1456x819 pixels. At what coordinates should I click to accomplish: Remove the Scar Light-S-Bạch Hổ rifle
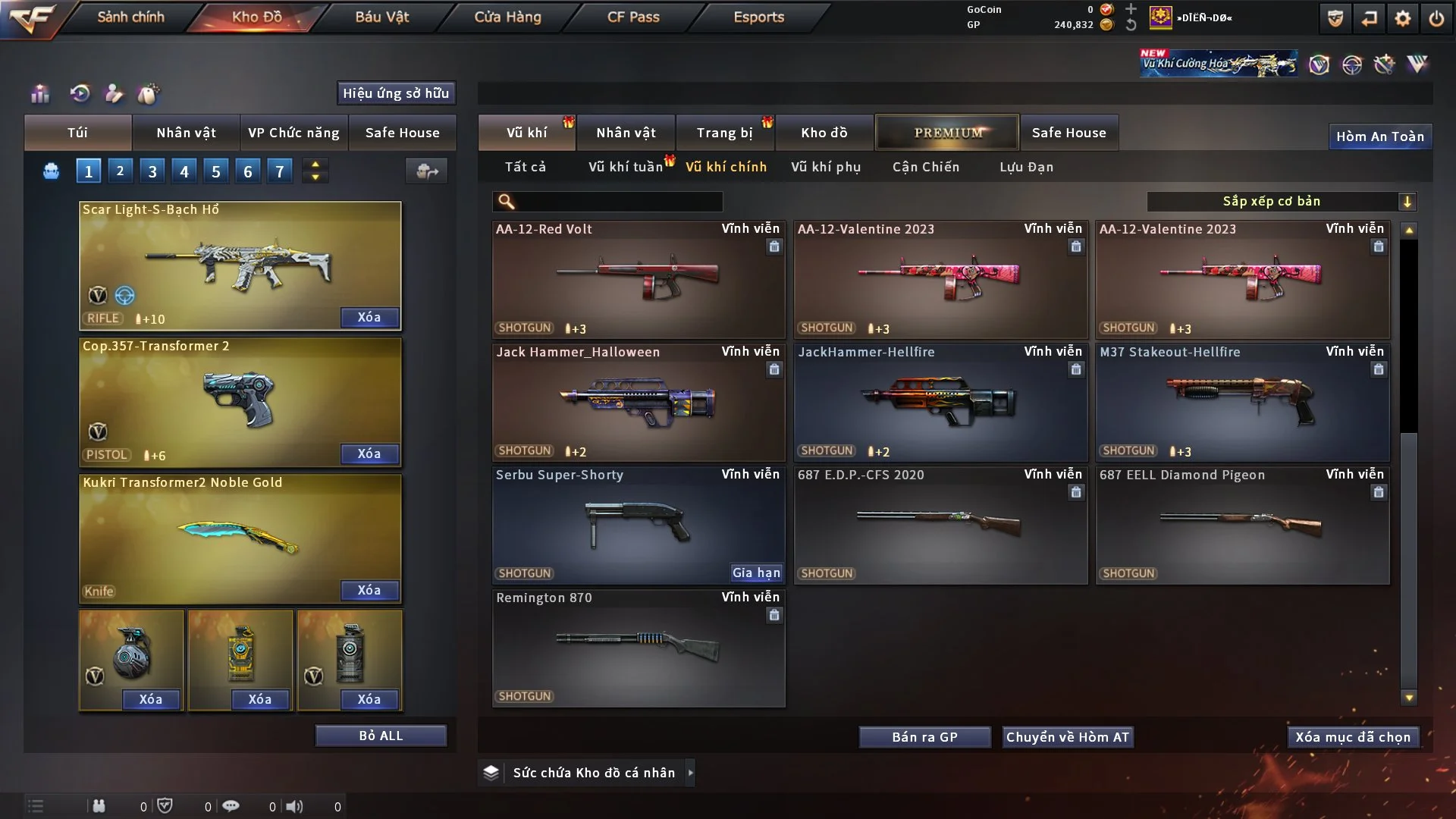369,317
